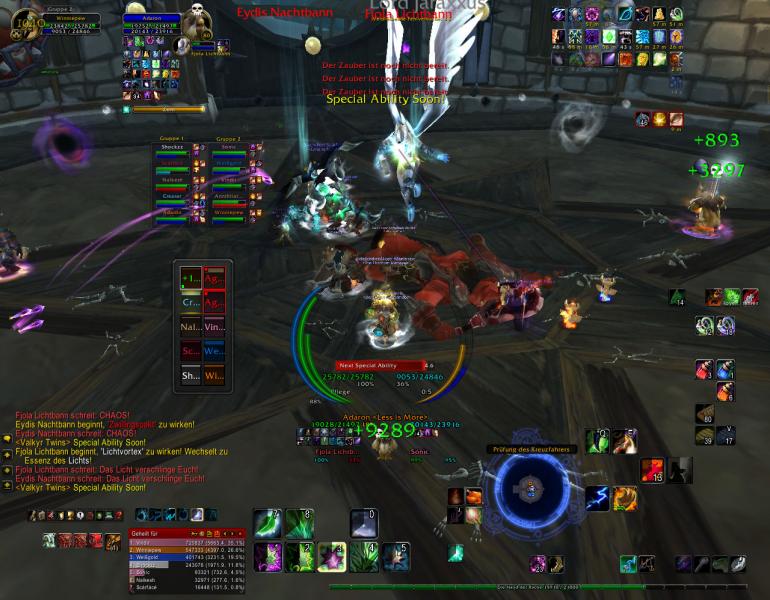Choose the 'Nal...' grid cell

pos(190,326)
